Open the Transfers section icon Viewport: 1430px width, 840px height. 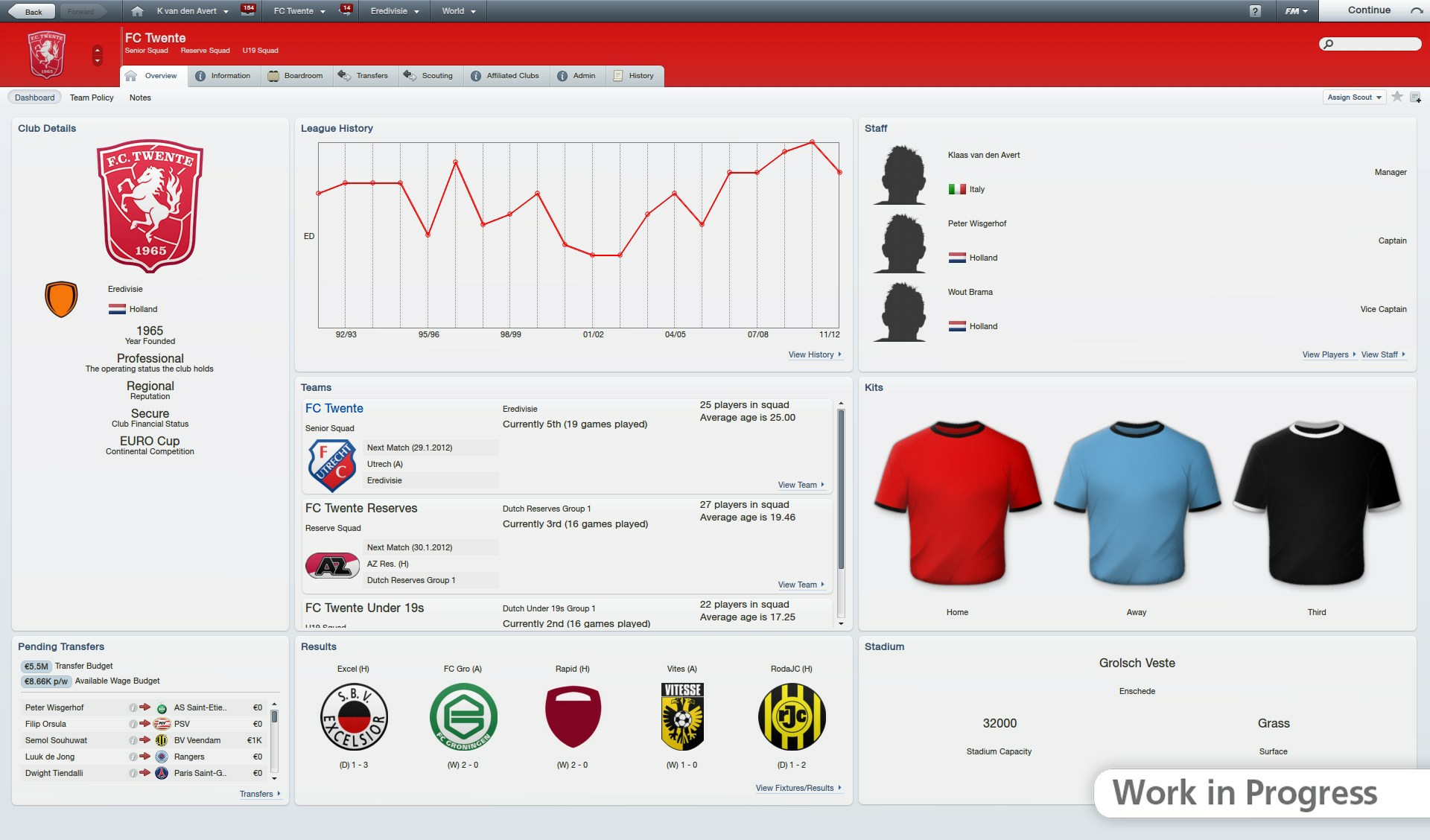[343, 75]
